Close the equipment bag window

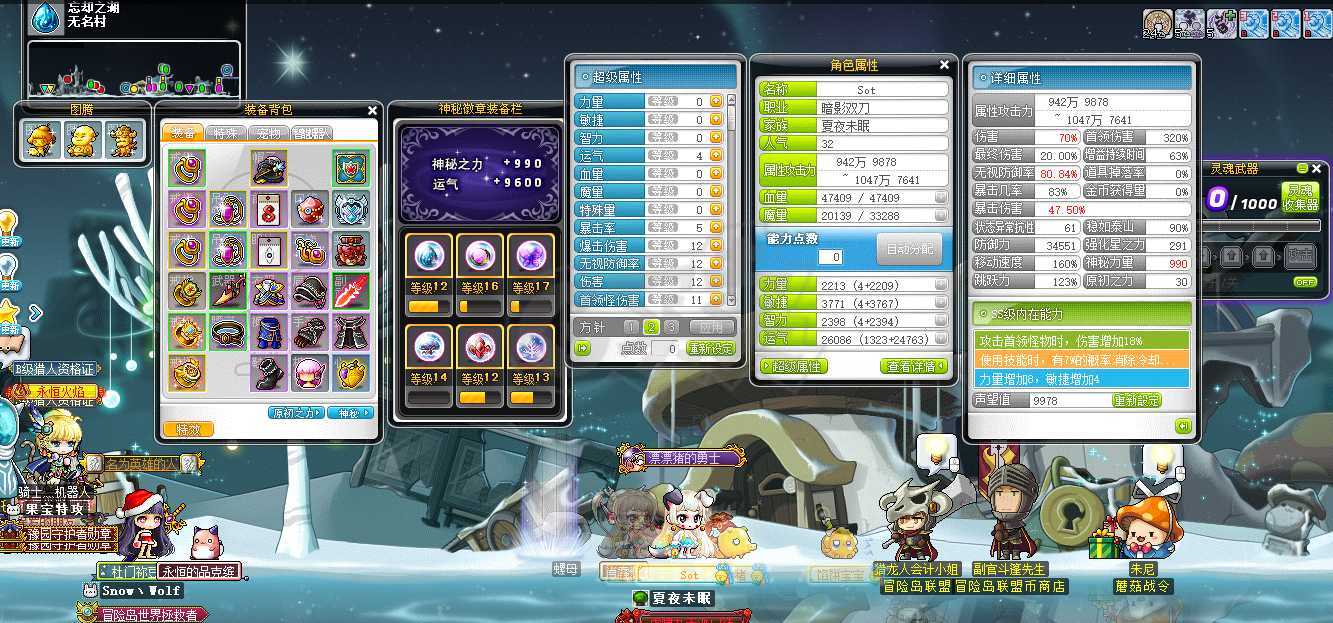[372, 111]
